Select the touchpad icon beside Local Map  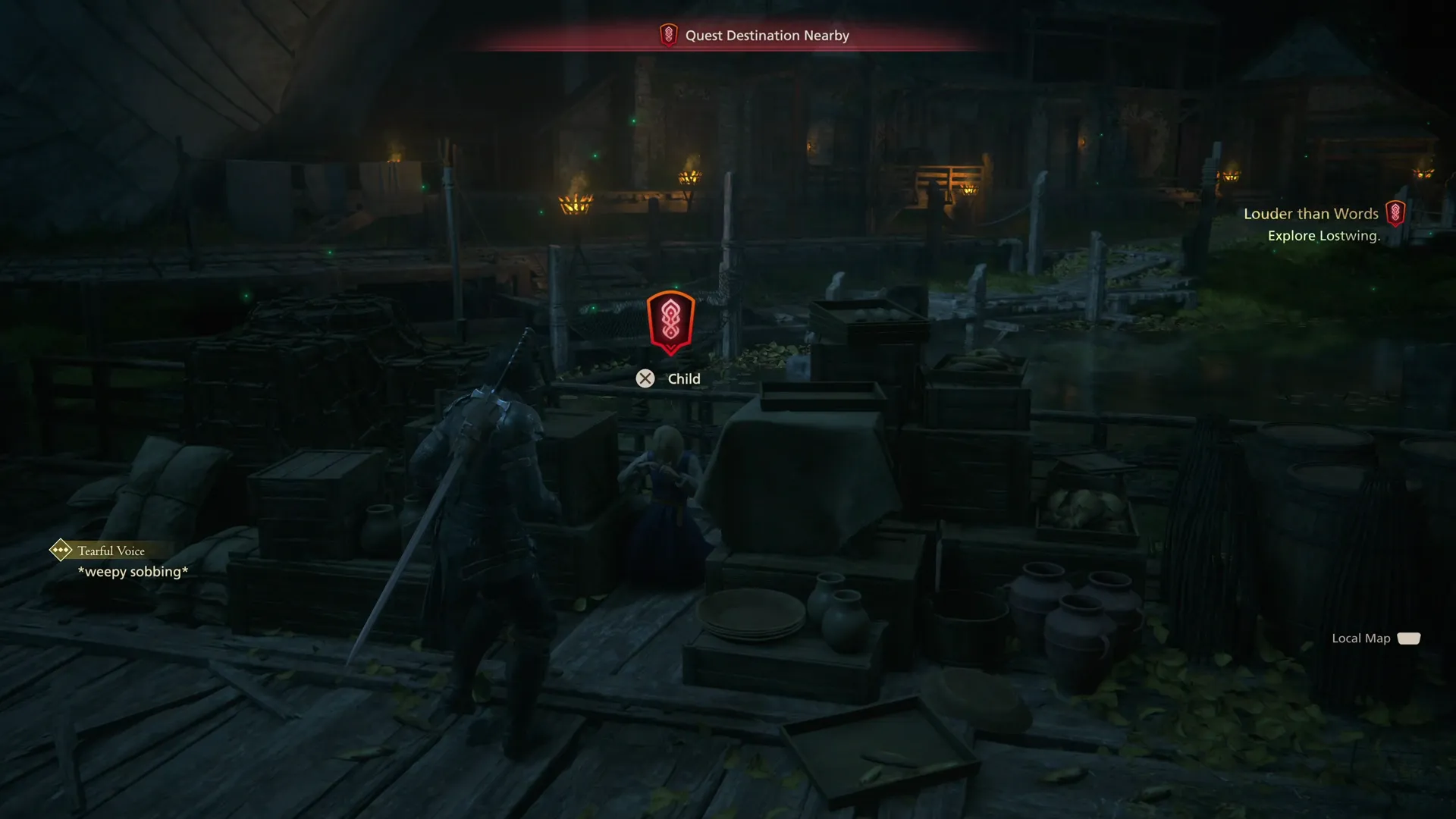click(1408, 639)
